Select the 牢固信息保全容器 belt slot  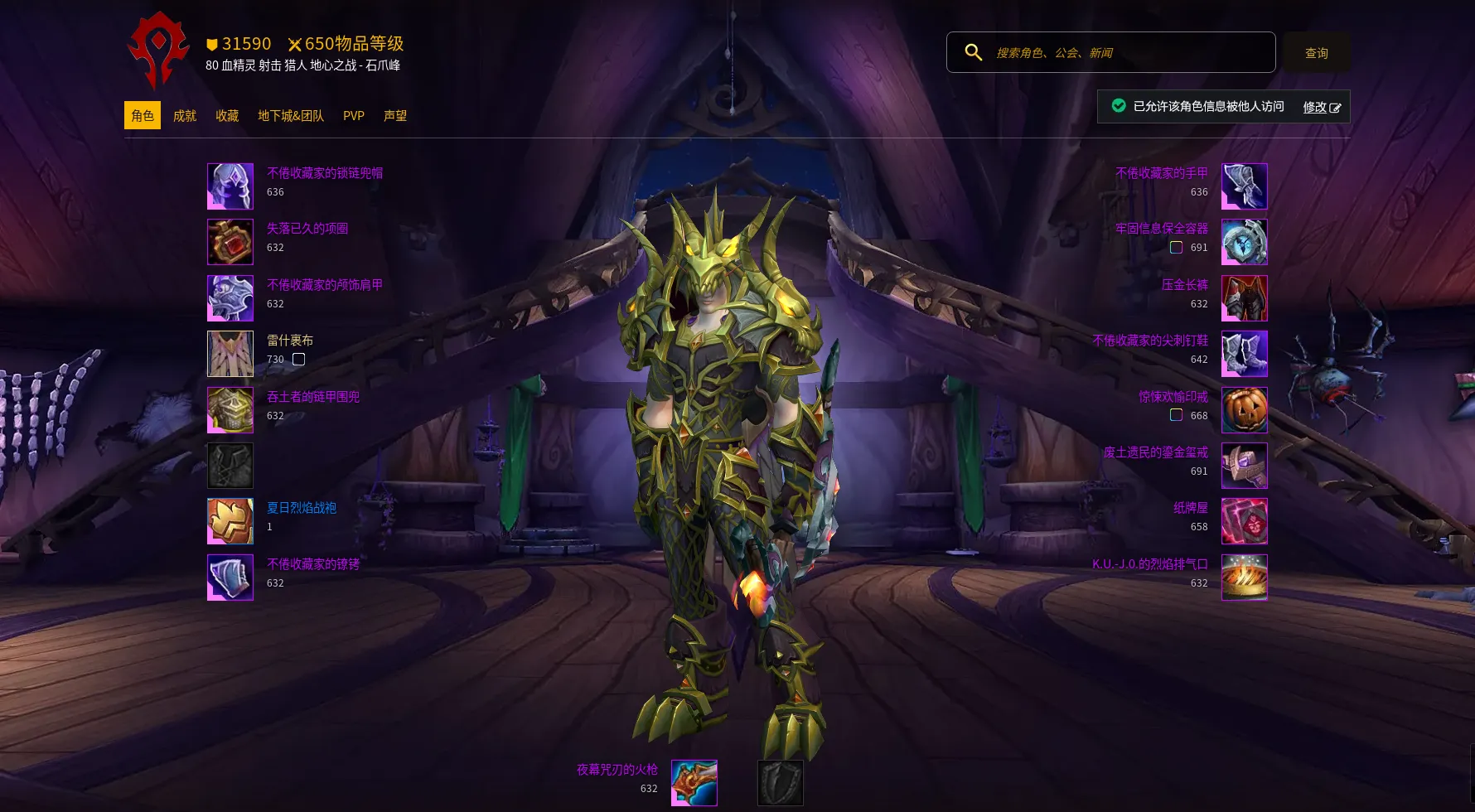click(1244, 242)
